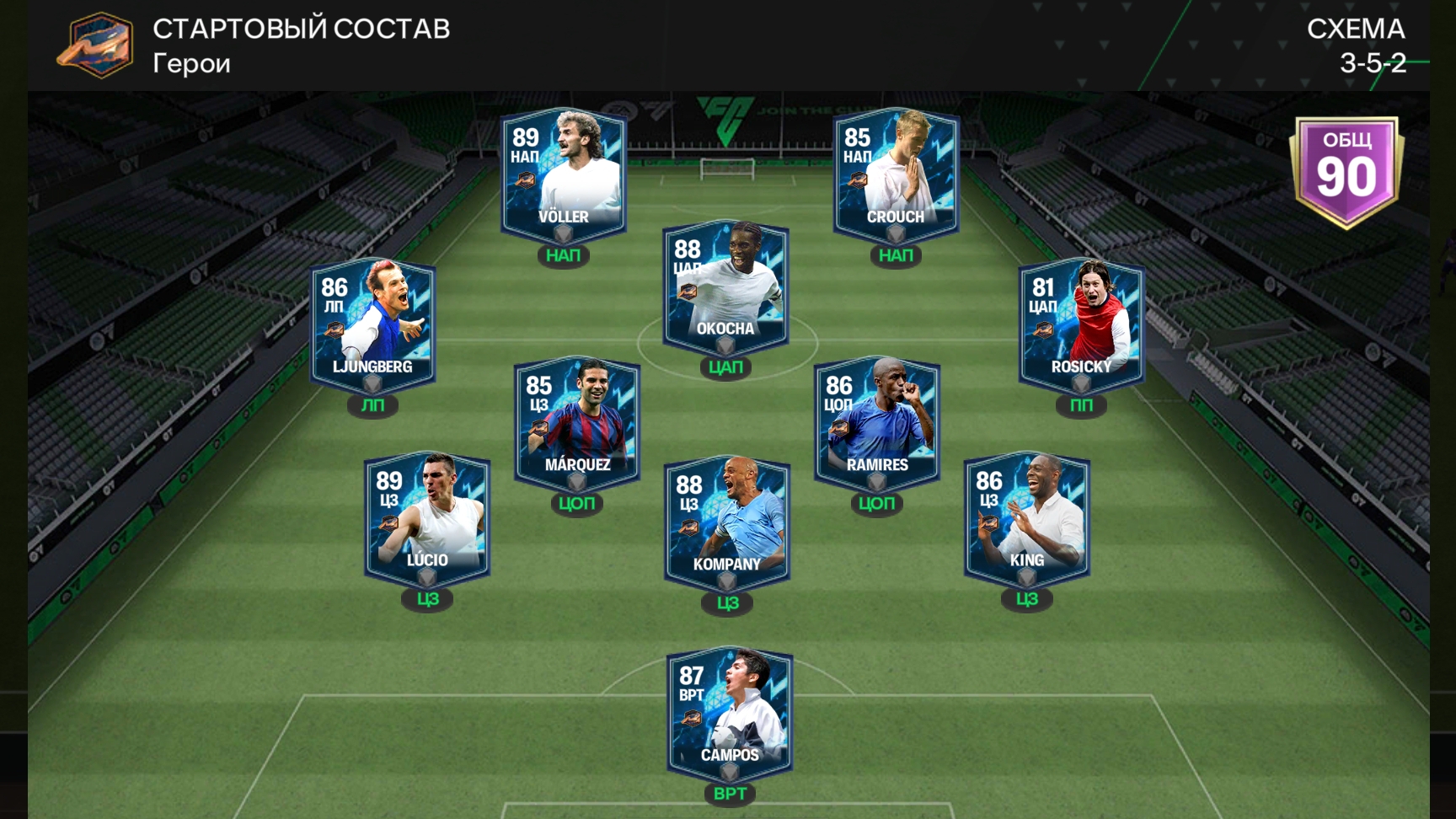
Task: Select Lúcio's defender card
Action: click(427, 520)
